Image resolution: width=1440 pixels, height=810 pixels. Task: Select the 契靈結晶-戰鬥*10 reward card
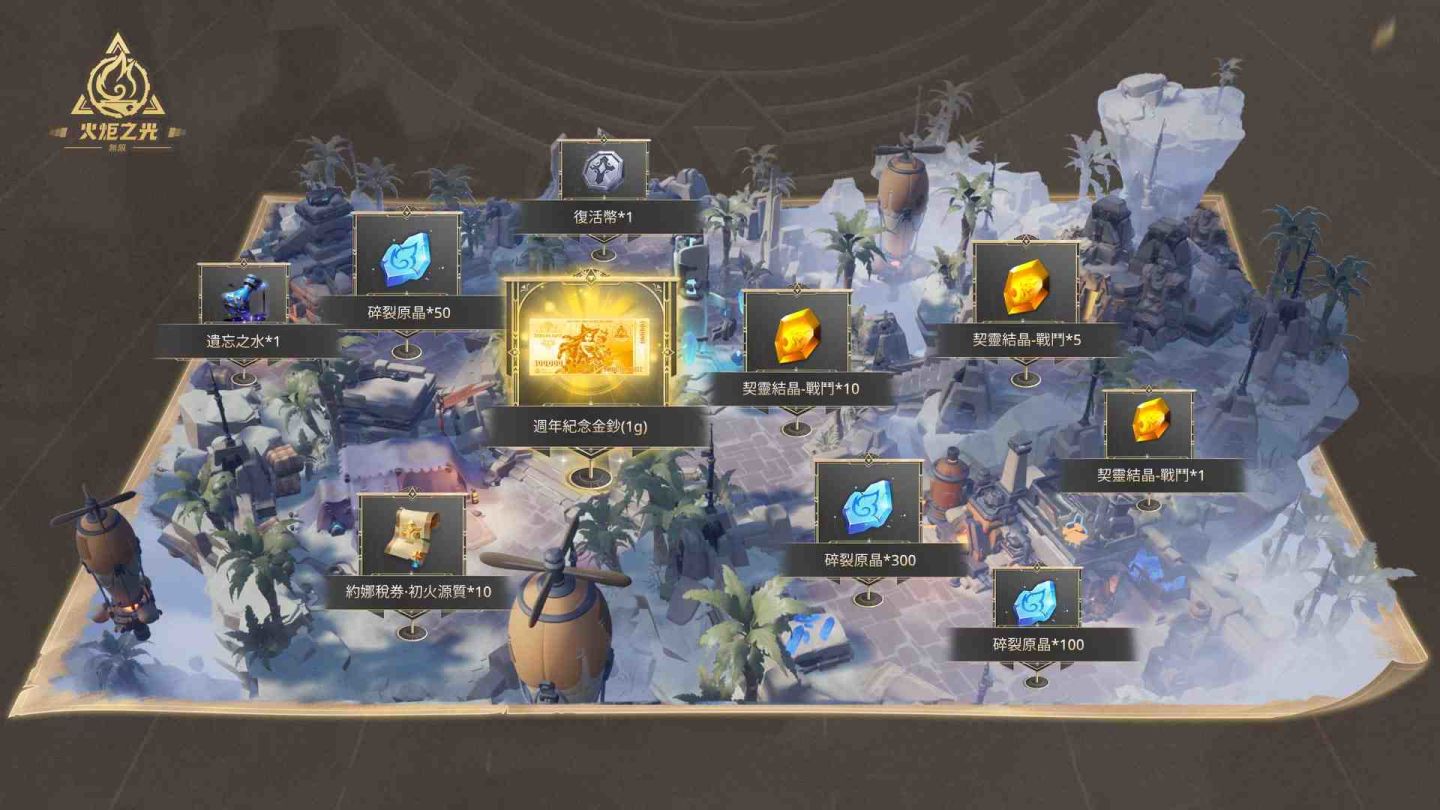click(797, 338)
